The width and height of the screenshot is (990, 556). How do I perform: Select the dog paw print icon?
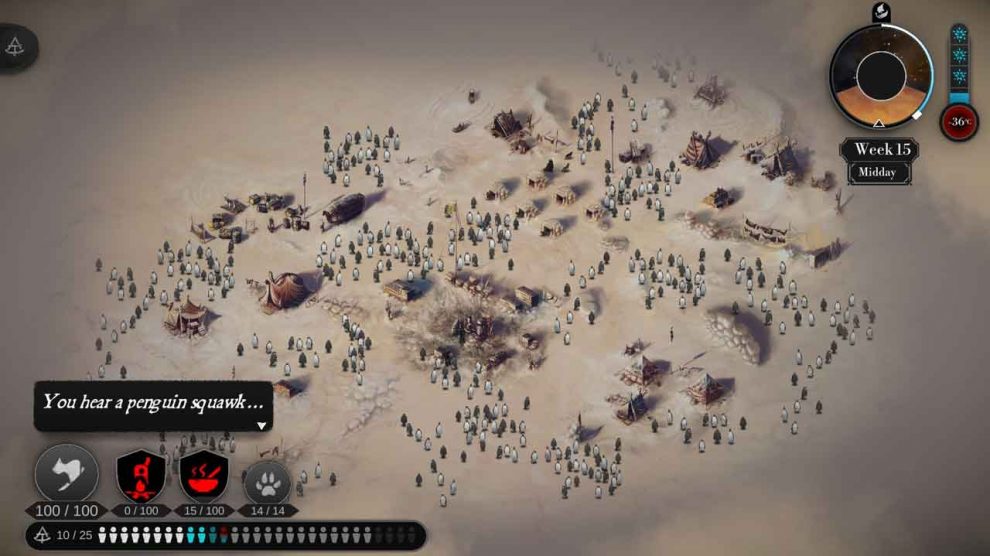267,482
